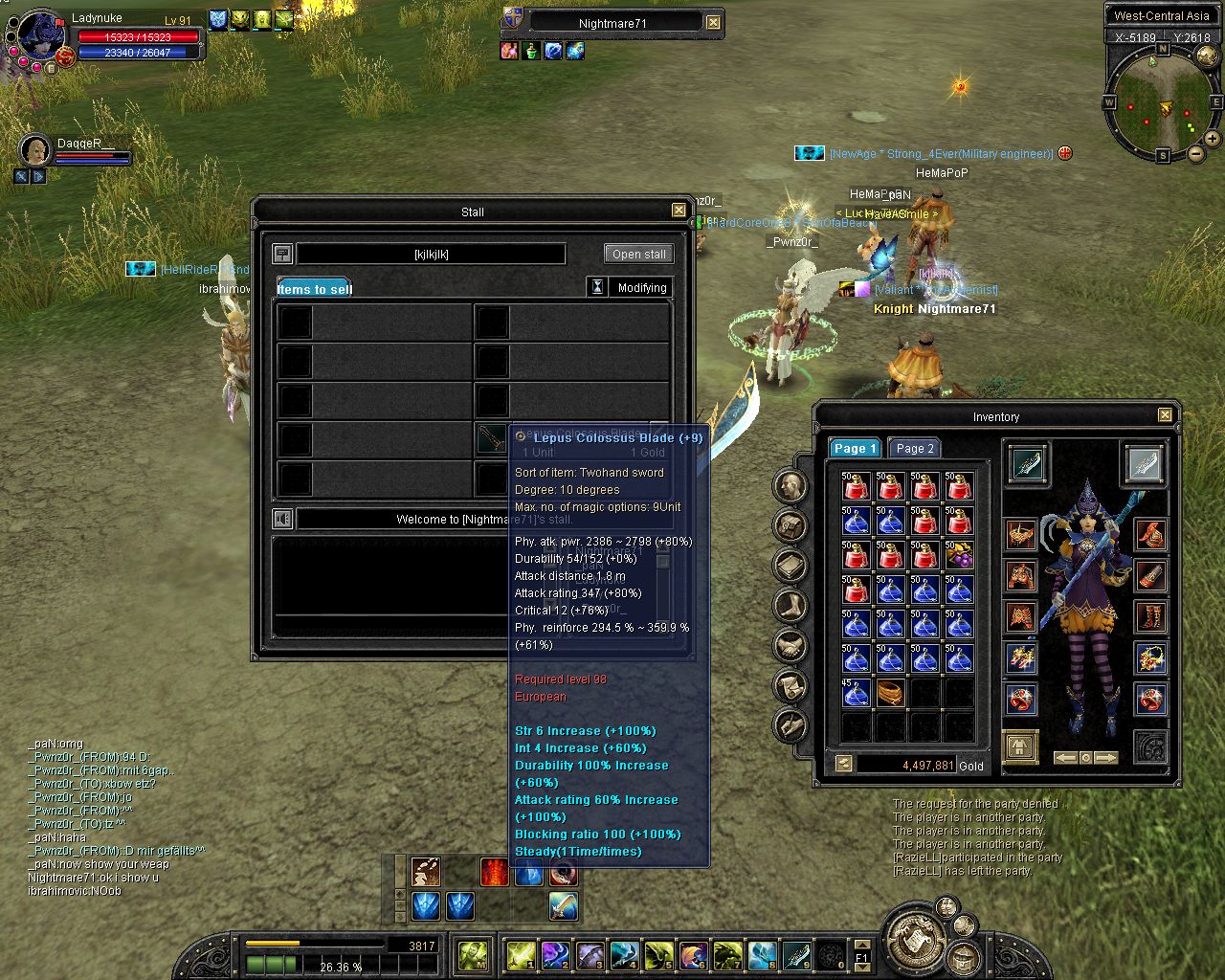Select the equipped blade weapon slot

(1027, 464)
